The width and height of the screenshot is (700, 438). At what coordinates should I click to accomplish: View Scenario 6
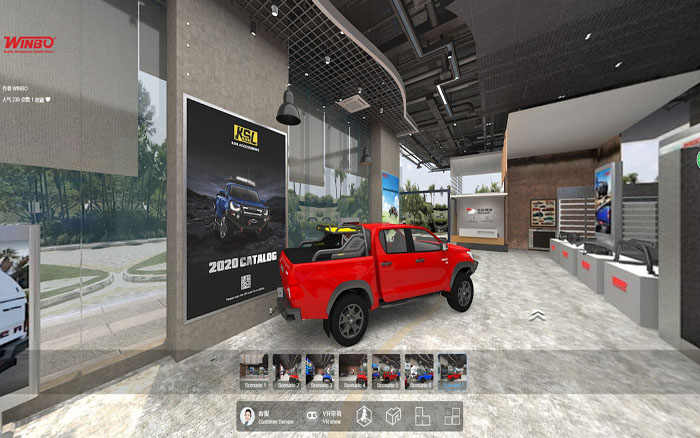(x=419, y=370)
